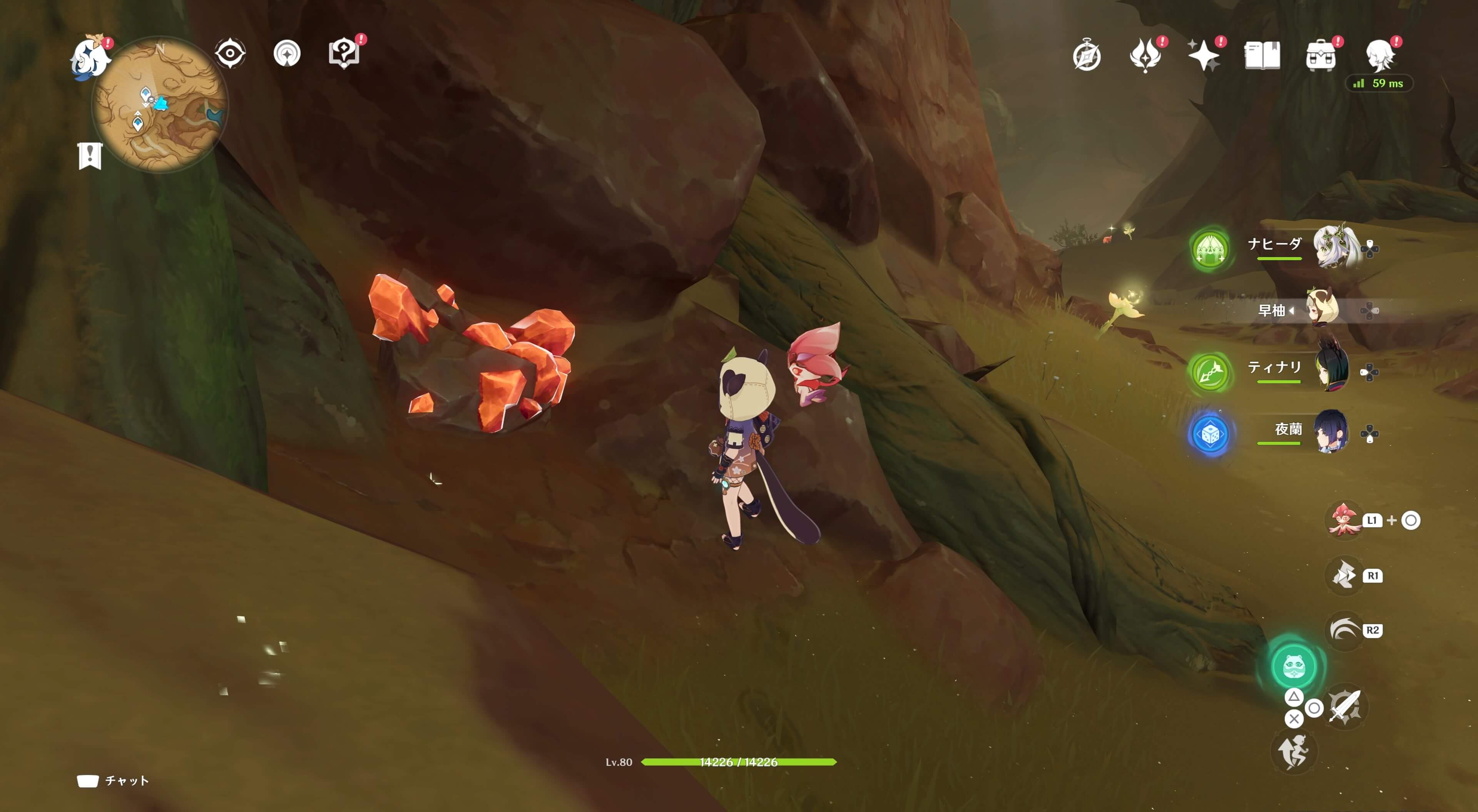Open the Paimon menu icon
Image resolution: width=1478 pixels, height=812 pixels.
[x=90, y=56]
